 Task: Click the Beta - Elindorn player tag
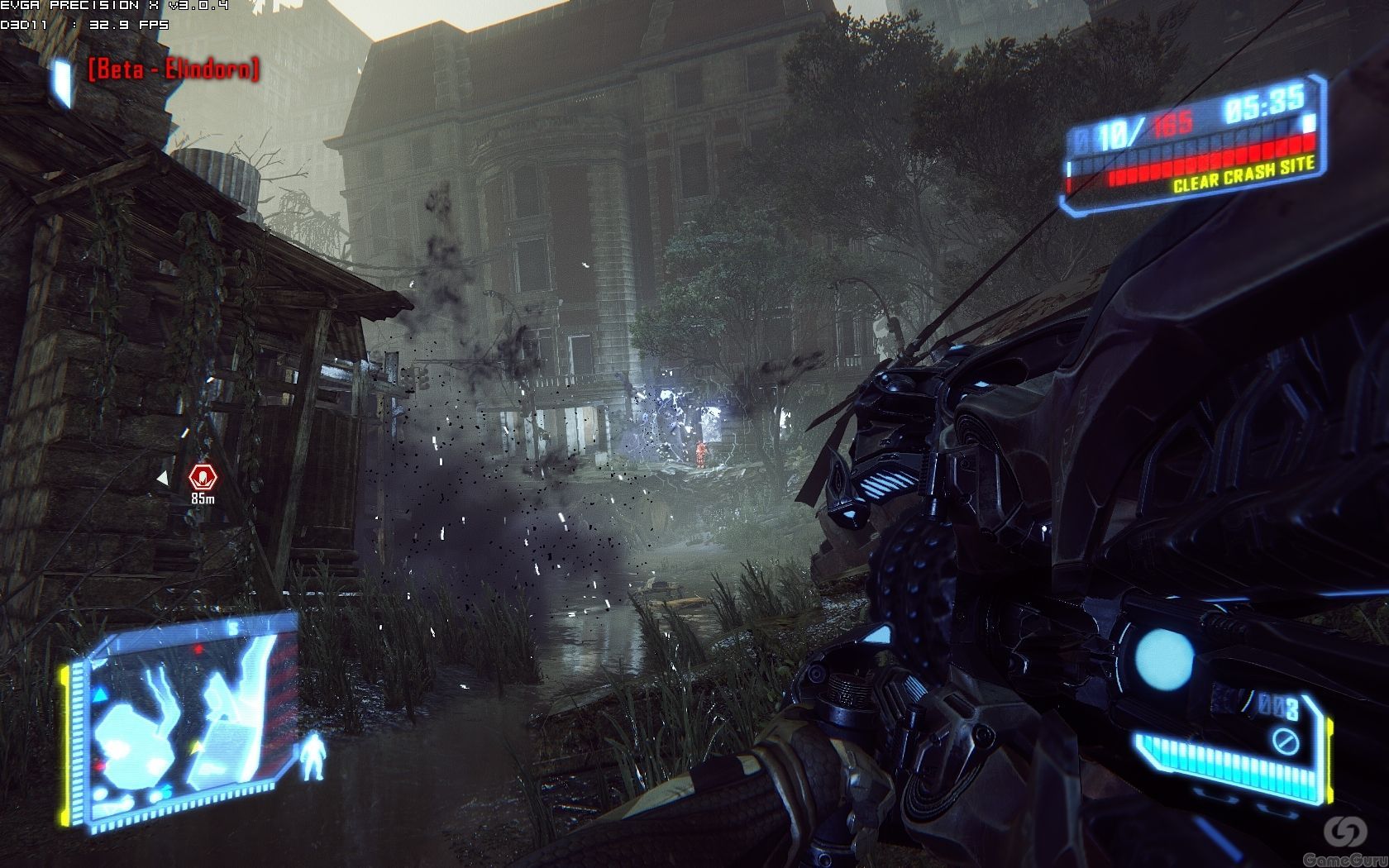coord(174,69)
